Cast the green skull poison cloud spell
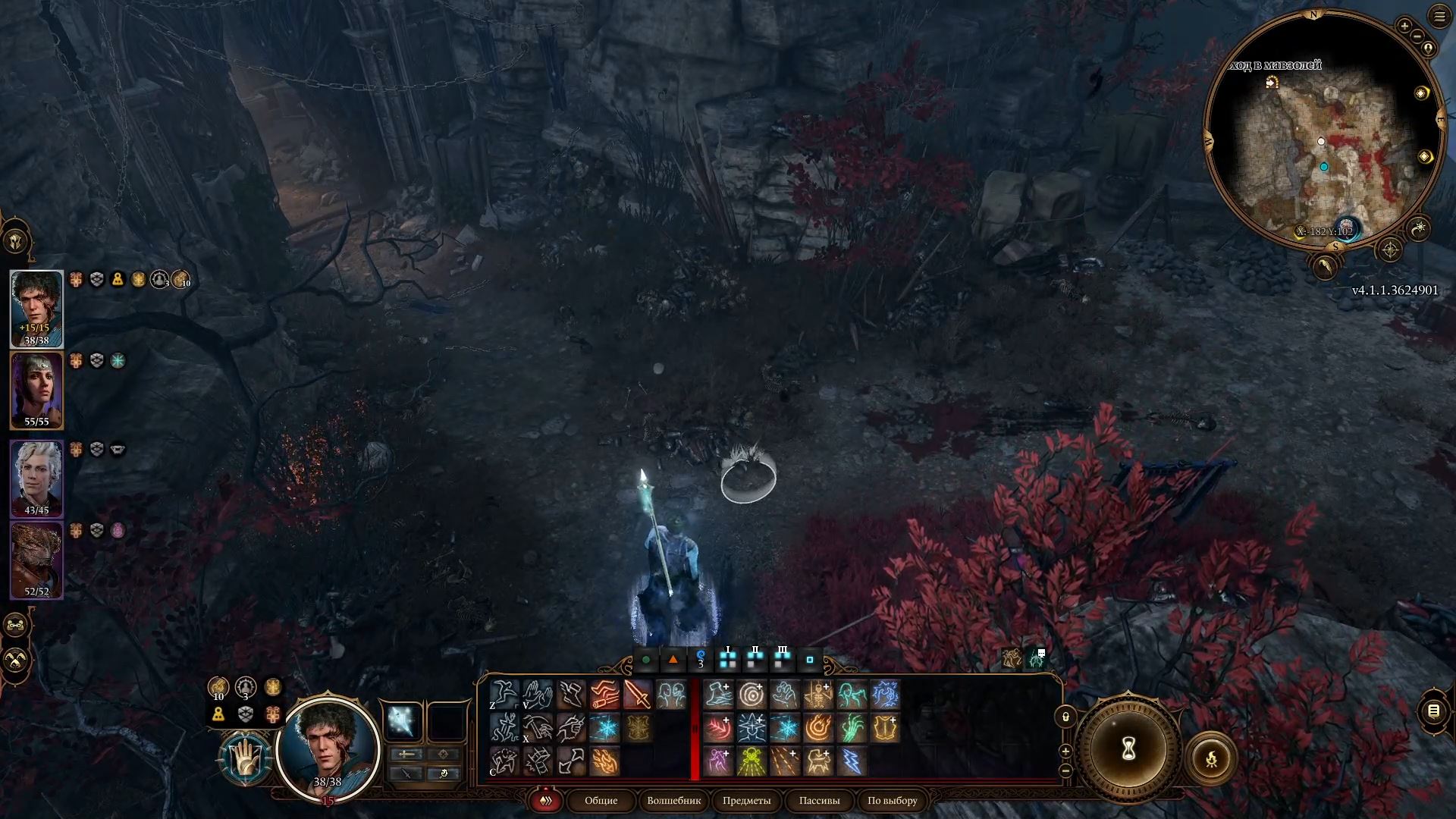The image size is (1456, 819). click(752, 761)
